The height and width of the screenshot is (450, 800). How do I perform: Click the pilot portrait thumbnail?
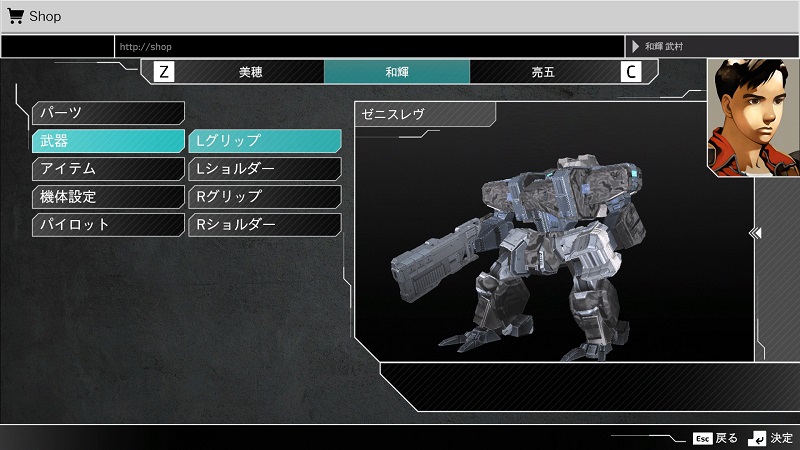751,116
